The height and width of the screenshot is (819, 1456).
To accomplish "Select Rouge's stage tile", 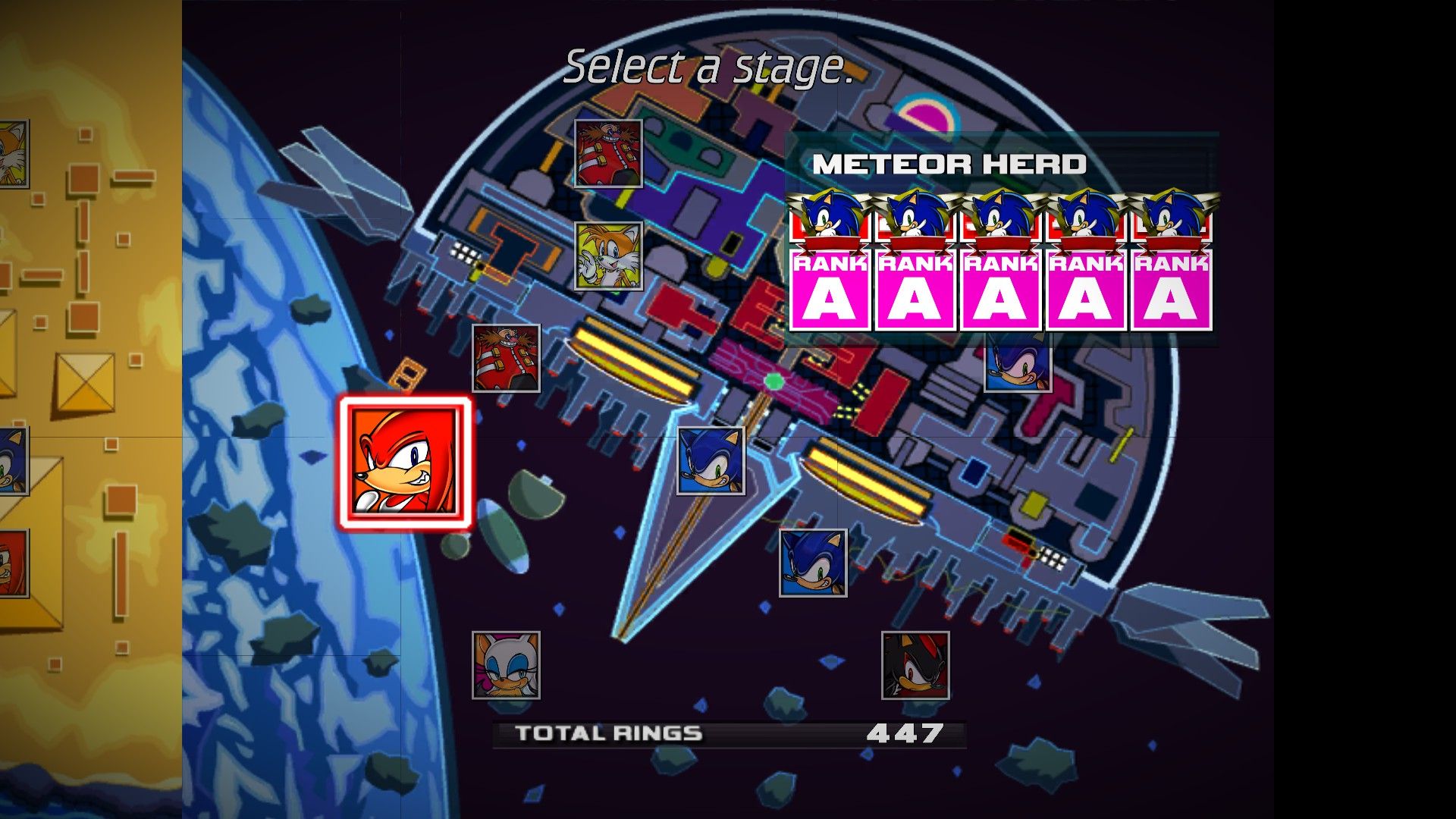I will click(506, 665).
